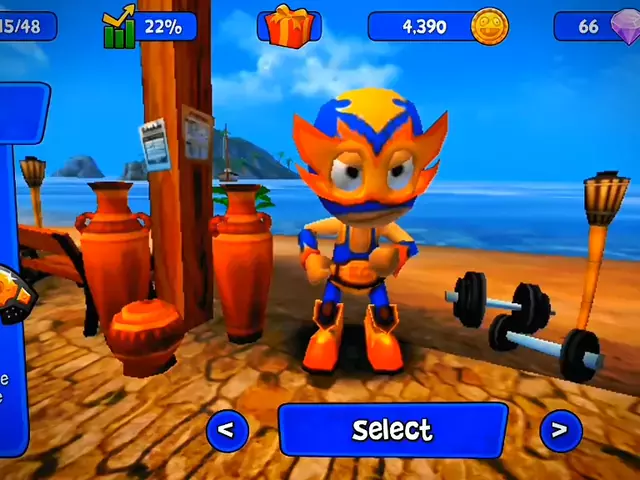This screenshot has width=640, height=480.
Task: Click the Select button
Action: (392, 430)
